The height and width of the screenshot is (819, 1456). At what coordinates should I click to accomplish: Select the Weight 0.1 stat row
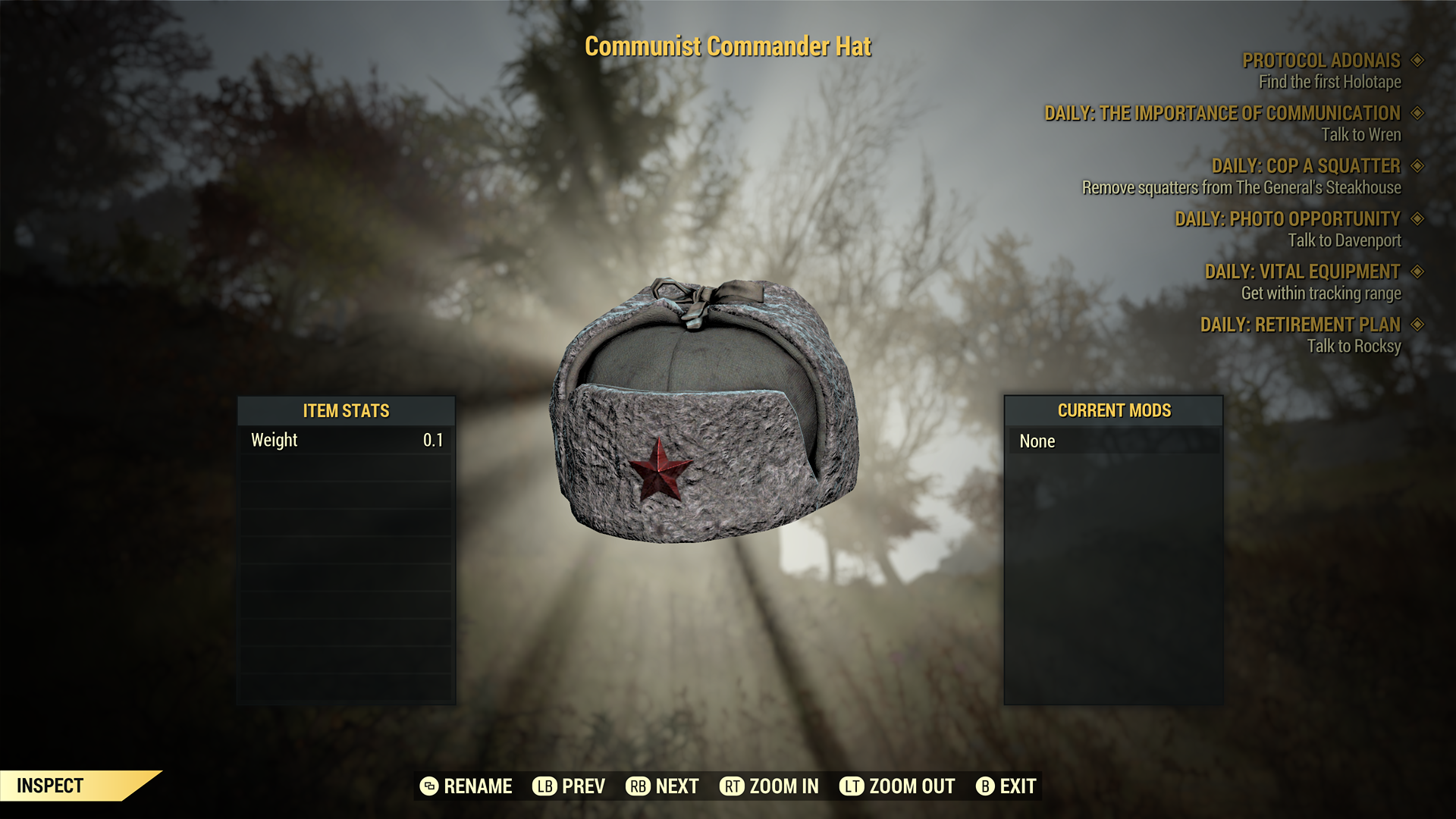(346, 440)
